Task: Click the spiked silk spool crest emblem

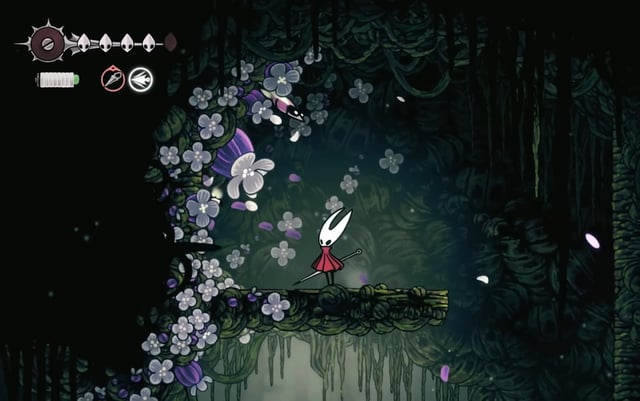Action: (45, 42)
